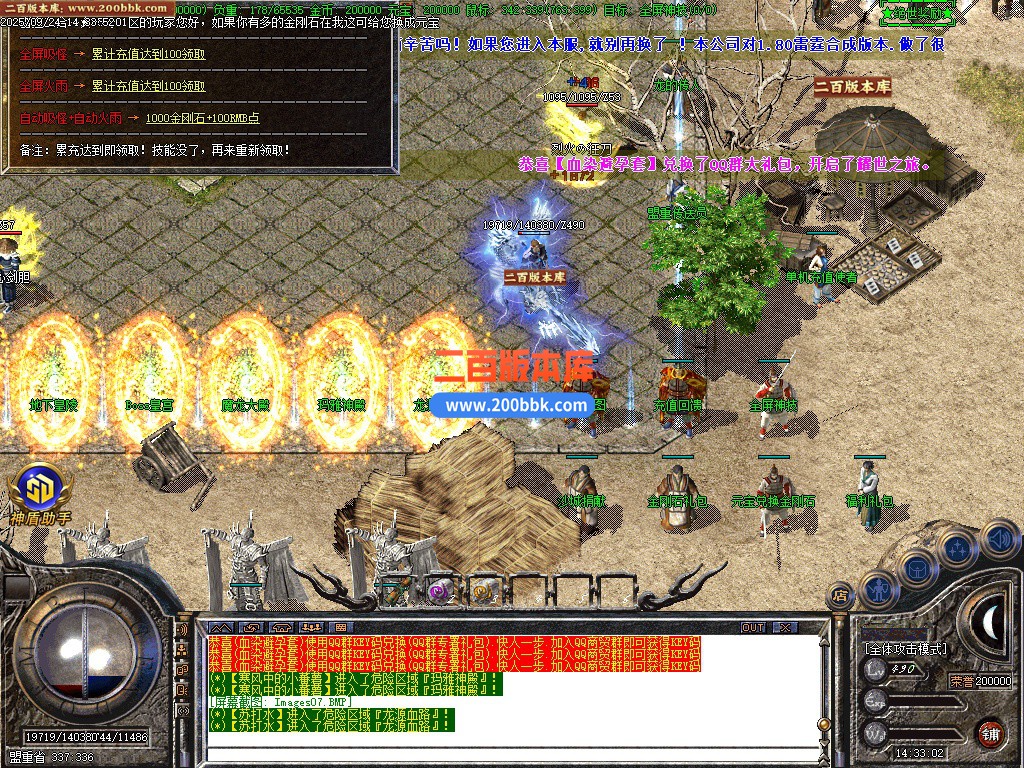1024x768 pixels.
Task: Toggle the 全体攻击模式 attack mode label
Action: pos(905,649)
